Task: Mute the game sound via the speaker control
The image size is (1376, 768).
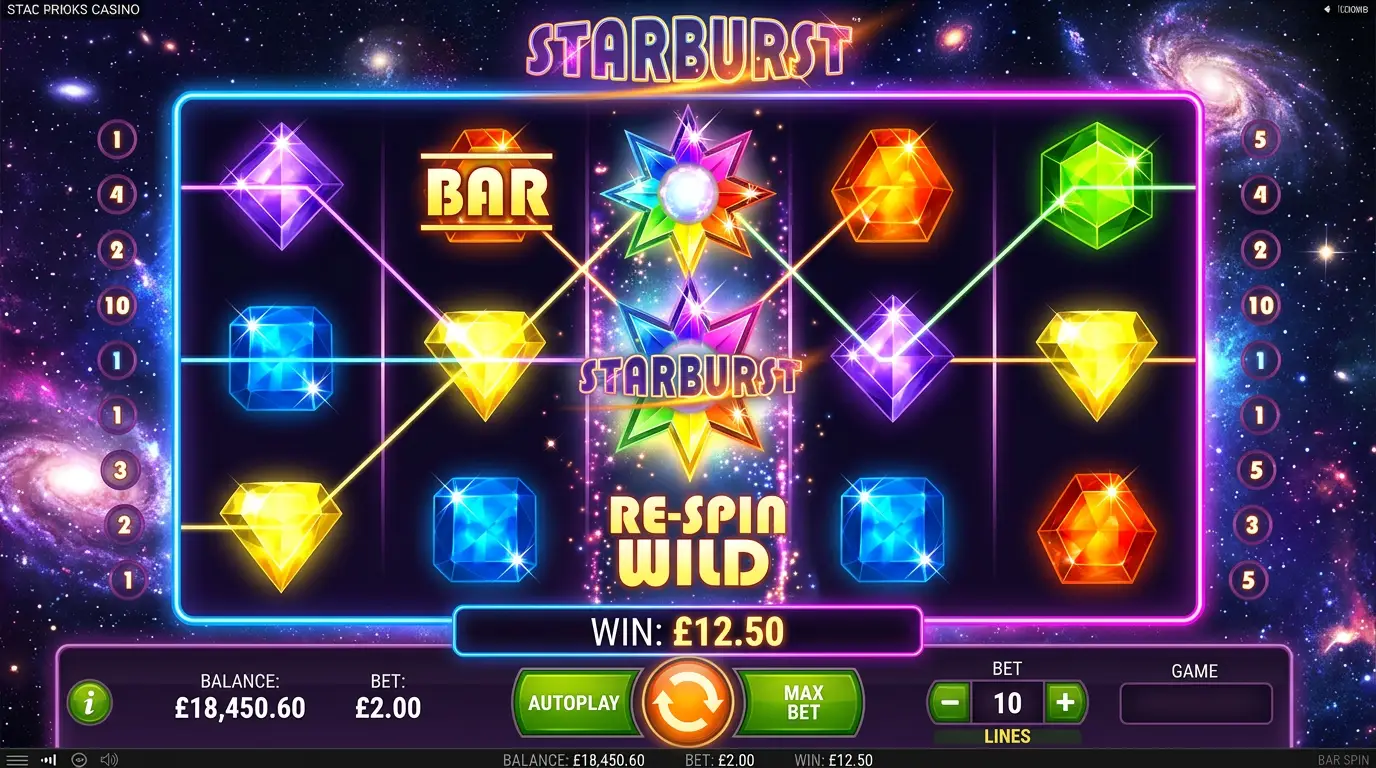Action: click(x=108, y=758)
